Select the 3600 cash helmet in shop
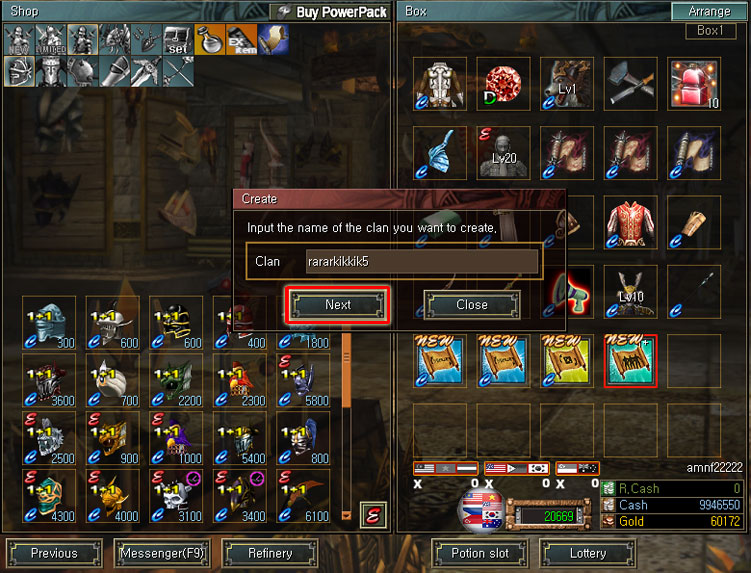 coord(49,380)
